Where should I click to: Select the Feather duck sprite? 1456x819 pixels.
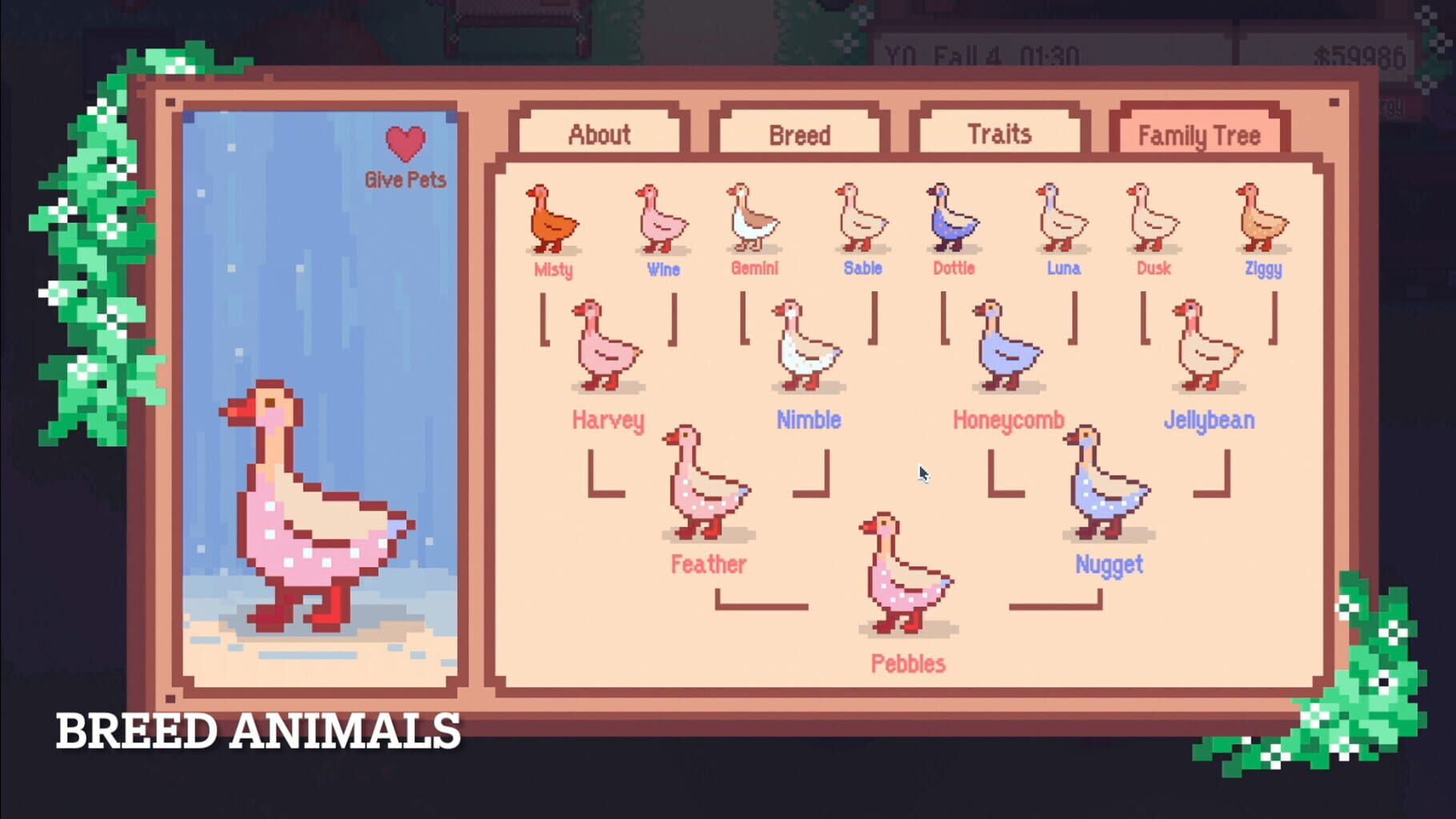[704, 488]
